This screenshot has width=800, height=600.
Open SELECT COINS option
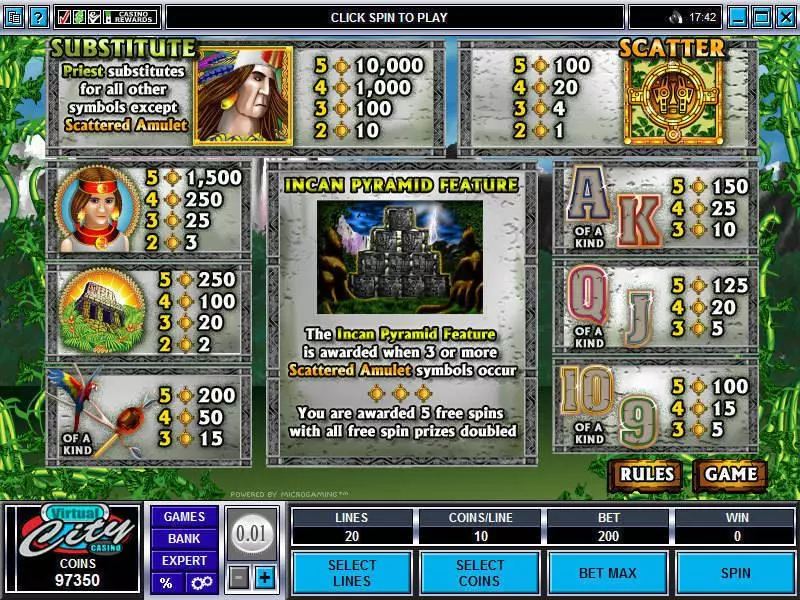(480, 573)
